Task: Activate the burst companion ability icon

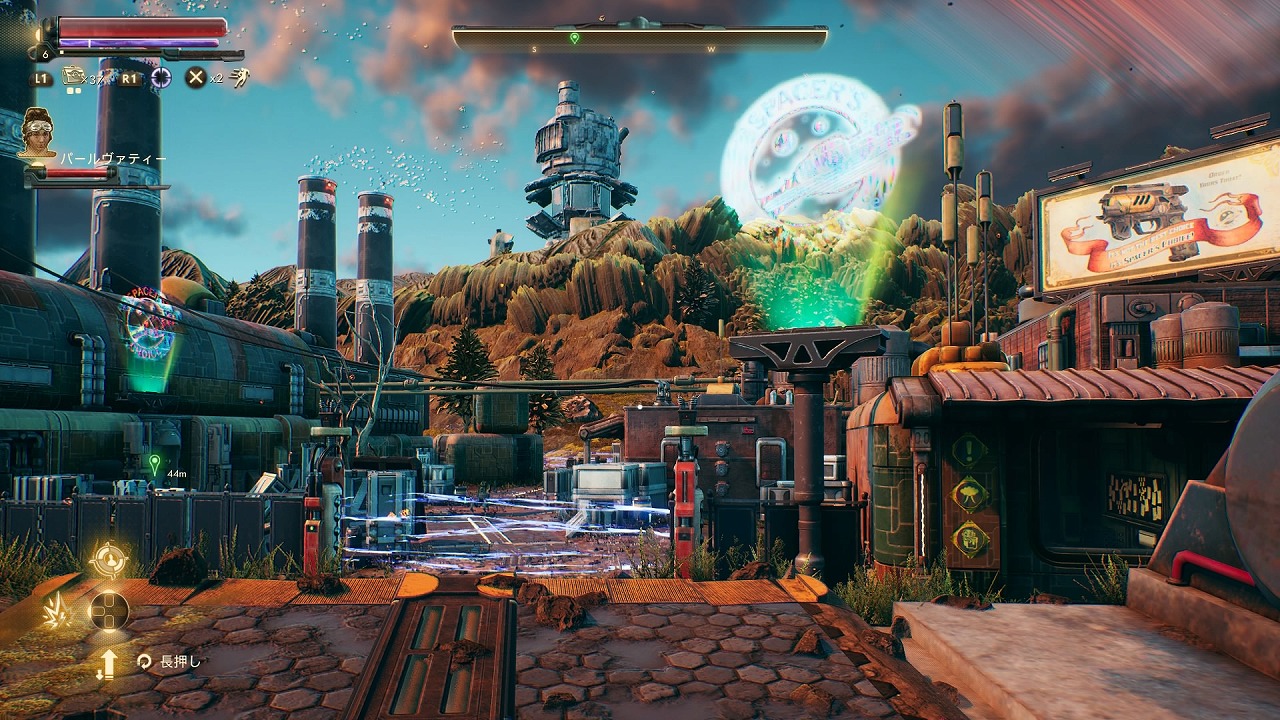Action: point(56,611)
